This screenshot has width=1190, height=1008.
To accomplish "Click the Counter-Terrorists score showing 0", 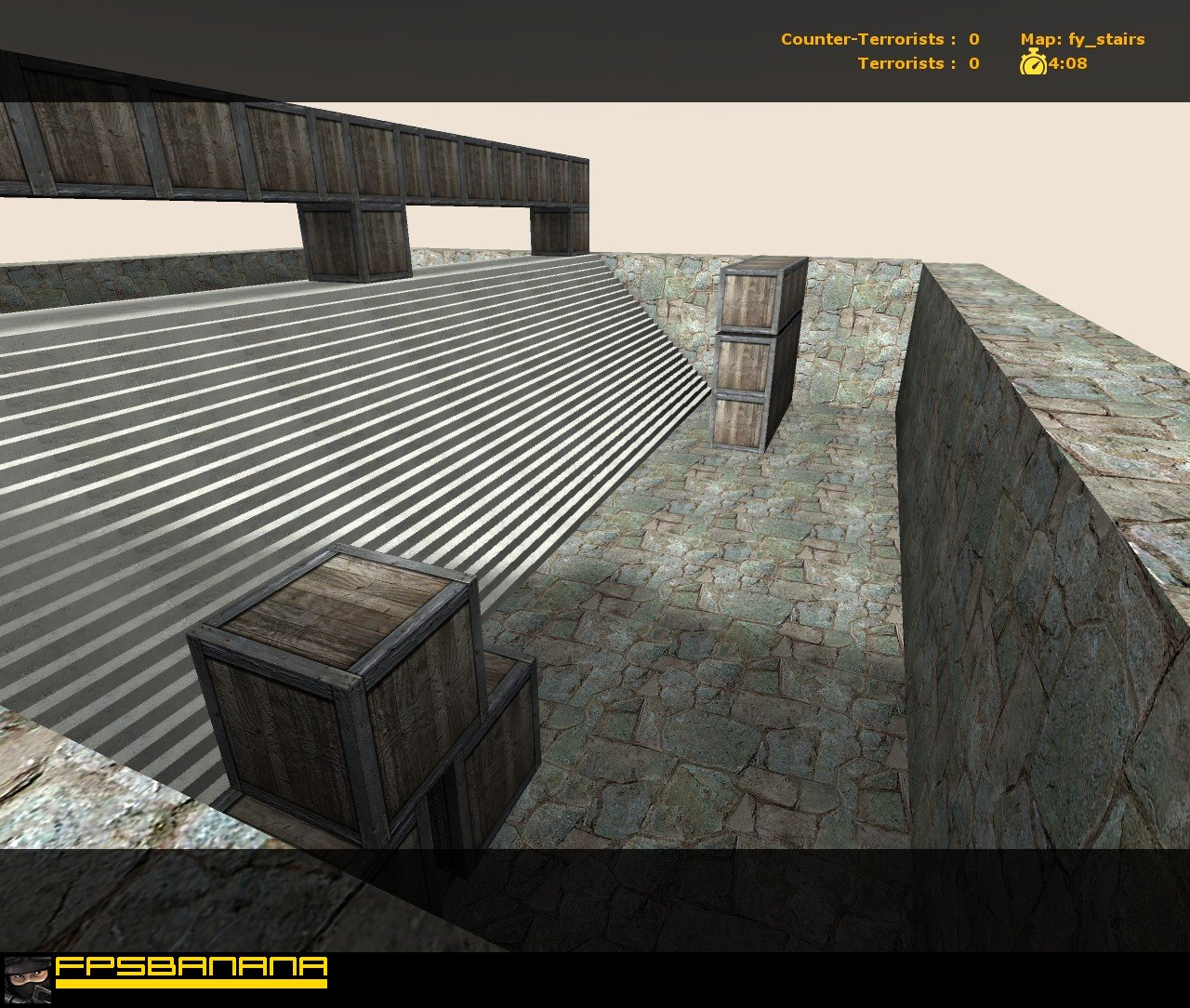I will point(972,39).
